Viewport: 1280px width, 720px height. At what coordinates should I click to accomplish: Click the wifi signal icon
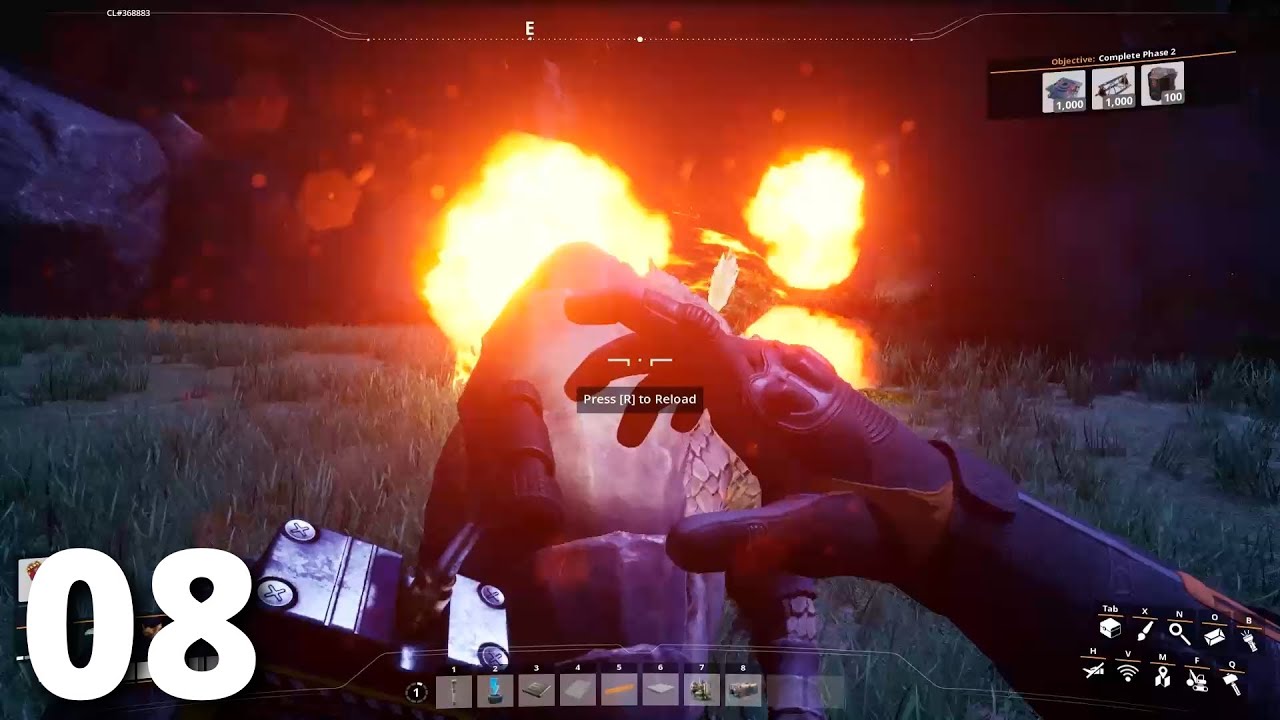[x=1127, y=672]
